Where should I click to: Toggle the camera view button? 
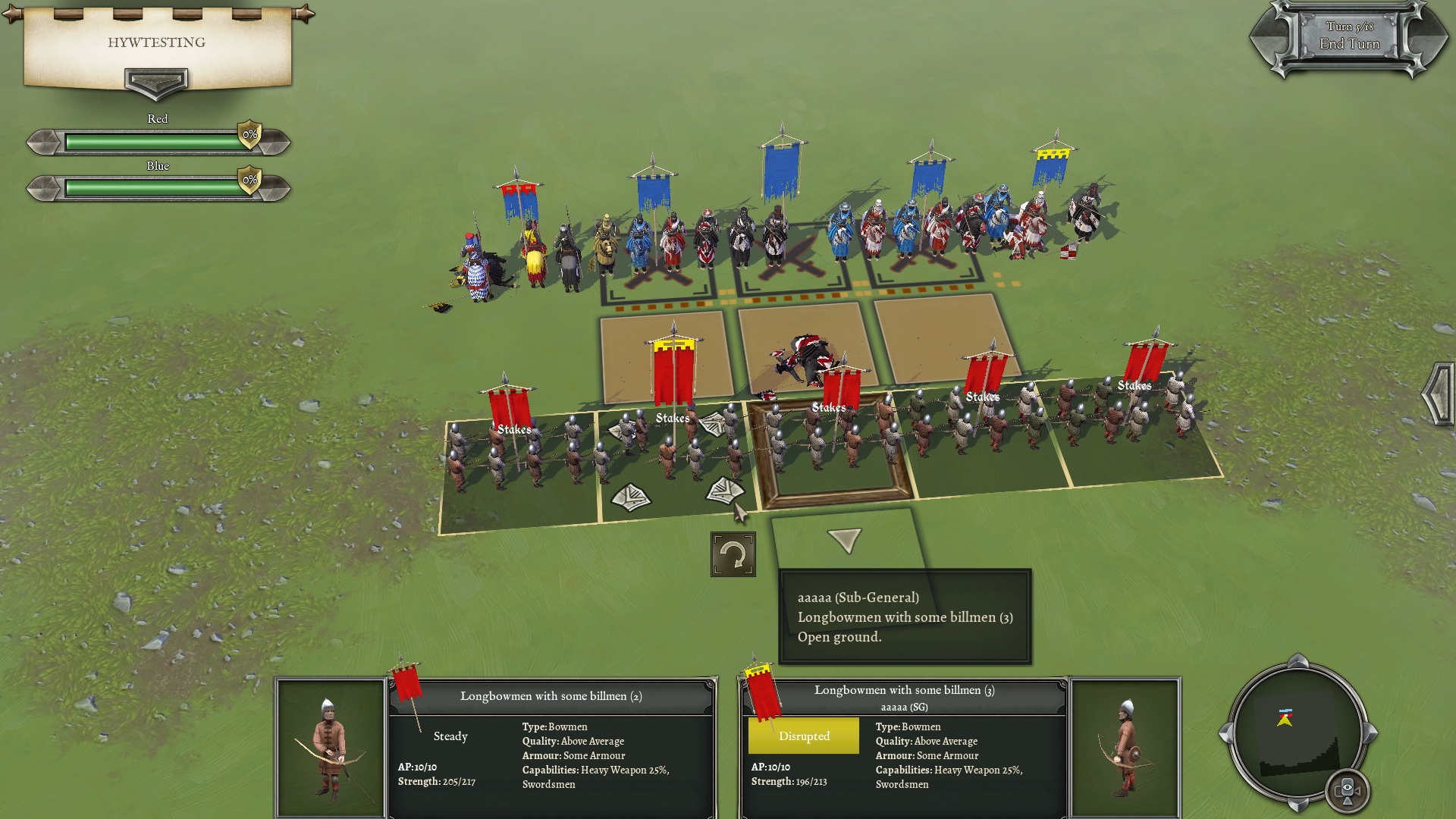point(1348,790)
